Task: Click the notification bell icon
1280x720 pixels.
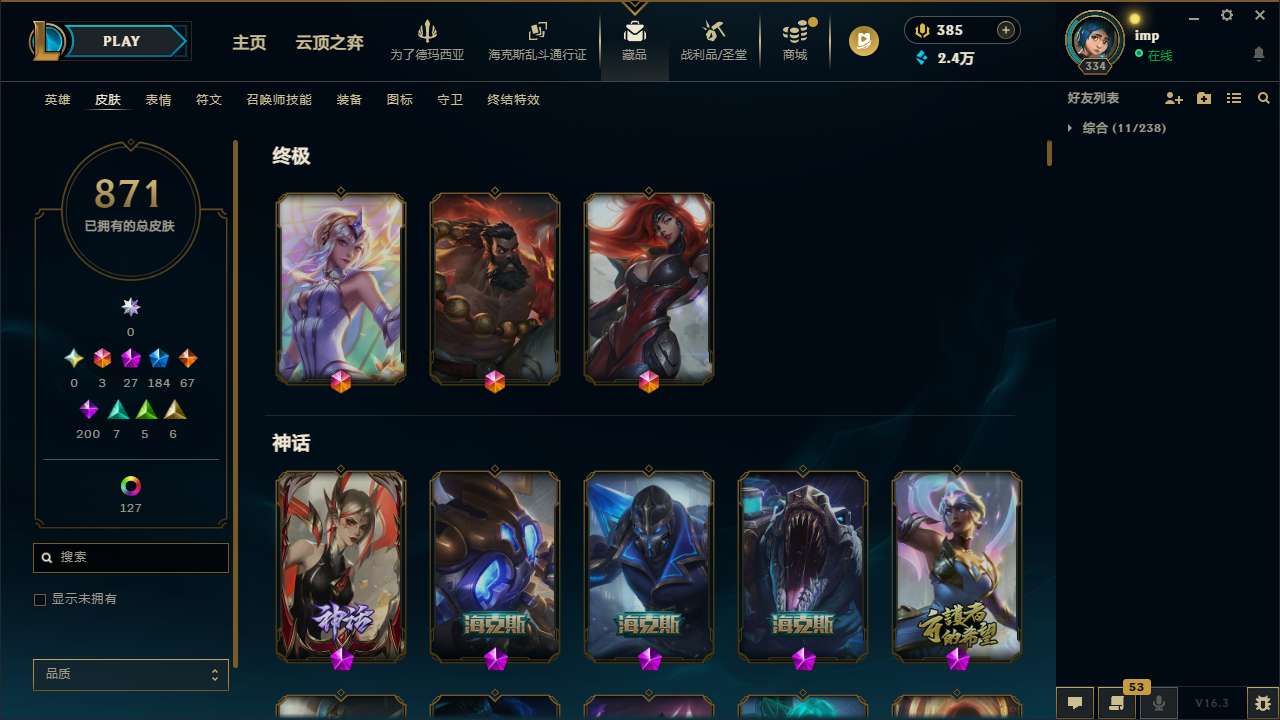Action: click(x=1259, y=55)
